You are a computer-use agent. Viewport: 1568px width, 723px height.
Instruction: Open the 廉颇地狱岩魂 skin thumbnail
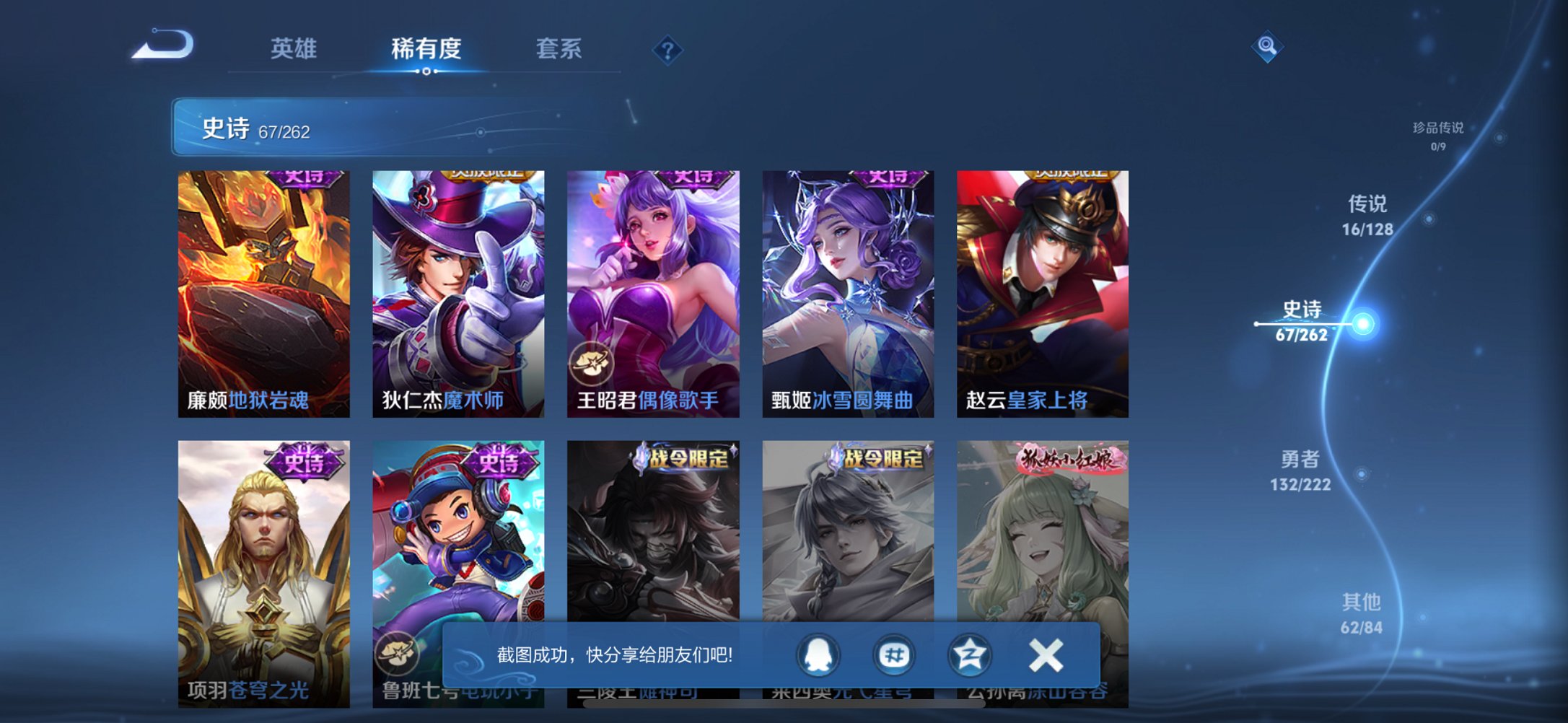(x=267, y=292)
